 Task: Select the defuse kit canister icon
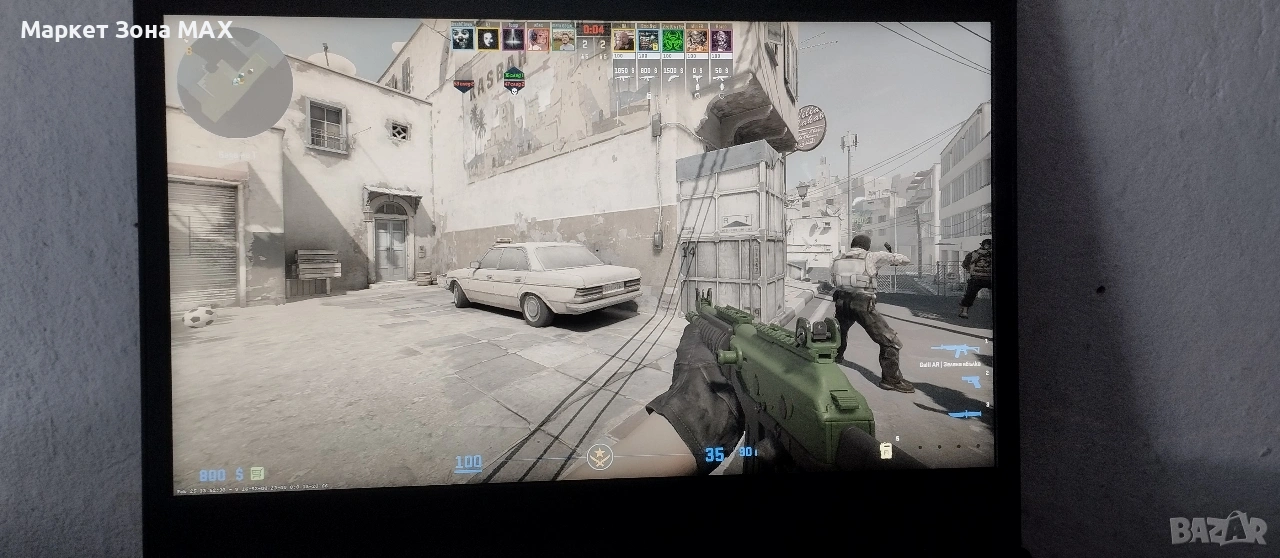(885, 451)
